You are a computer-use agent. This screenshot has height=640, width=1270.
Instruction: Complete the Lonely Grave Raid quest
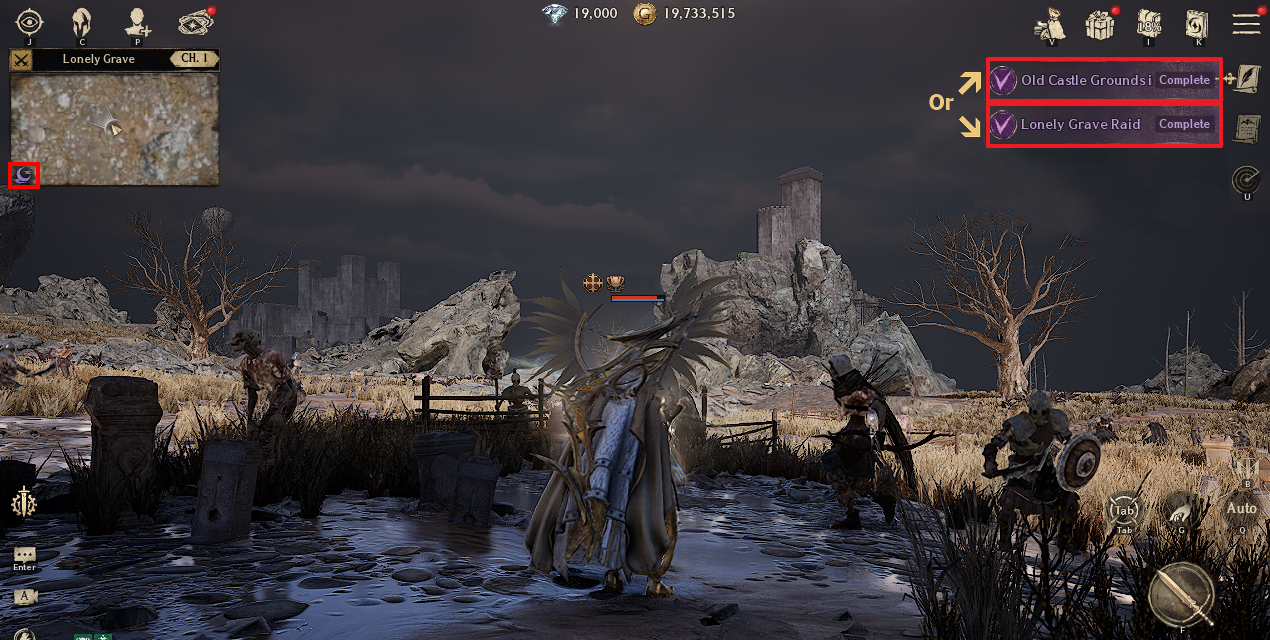1184,125
